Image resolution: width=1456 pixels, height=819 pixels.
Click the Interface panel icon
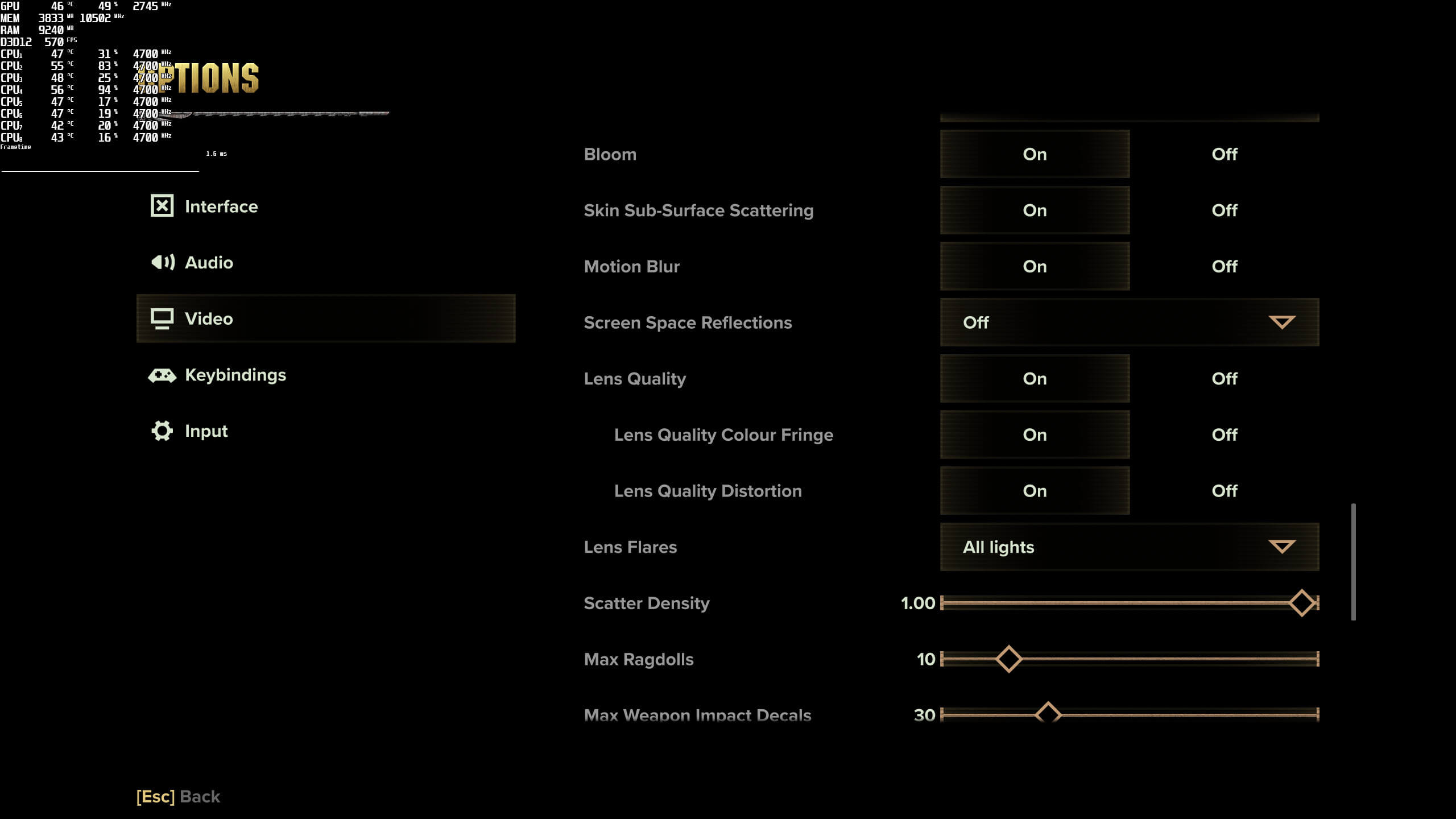pyautogui.click(x=162, y=206)
